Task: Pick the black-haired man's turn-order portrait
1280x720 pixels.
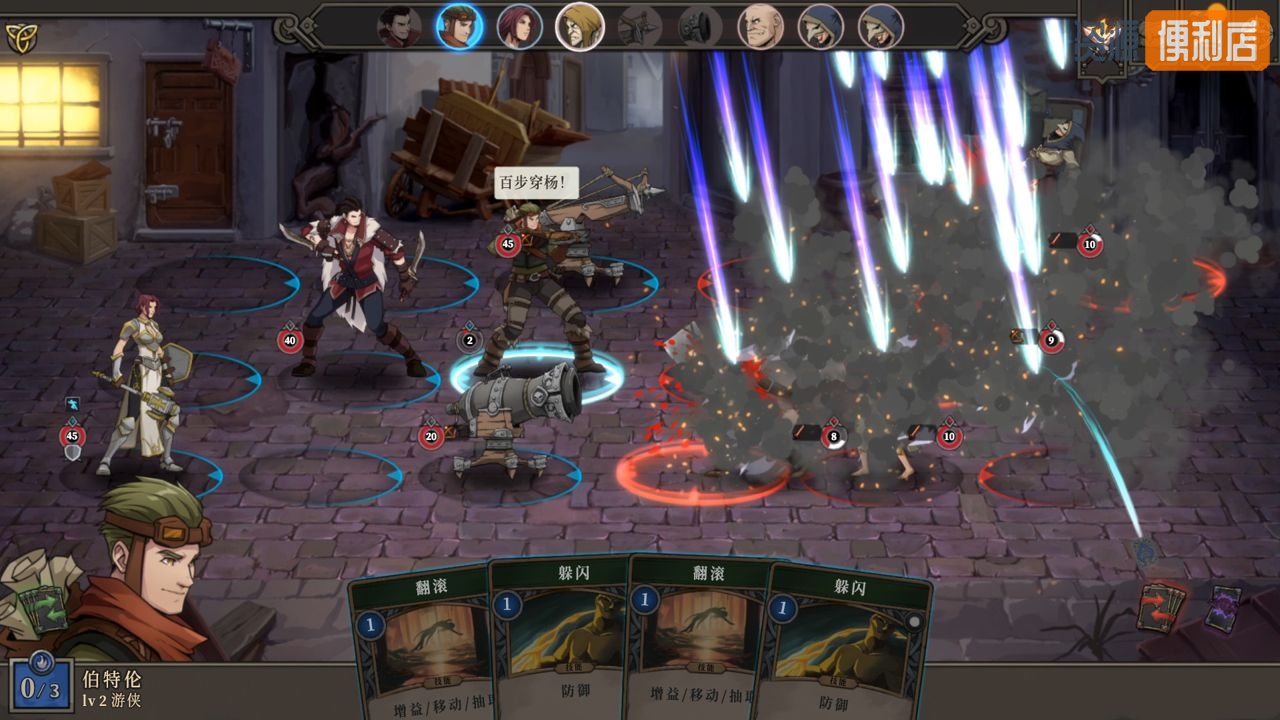Action: click(399, 27)
